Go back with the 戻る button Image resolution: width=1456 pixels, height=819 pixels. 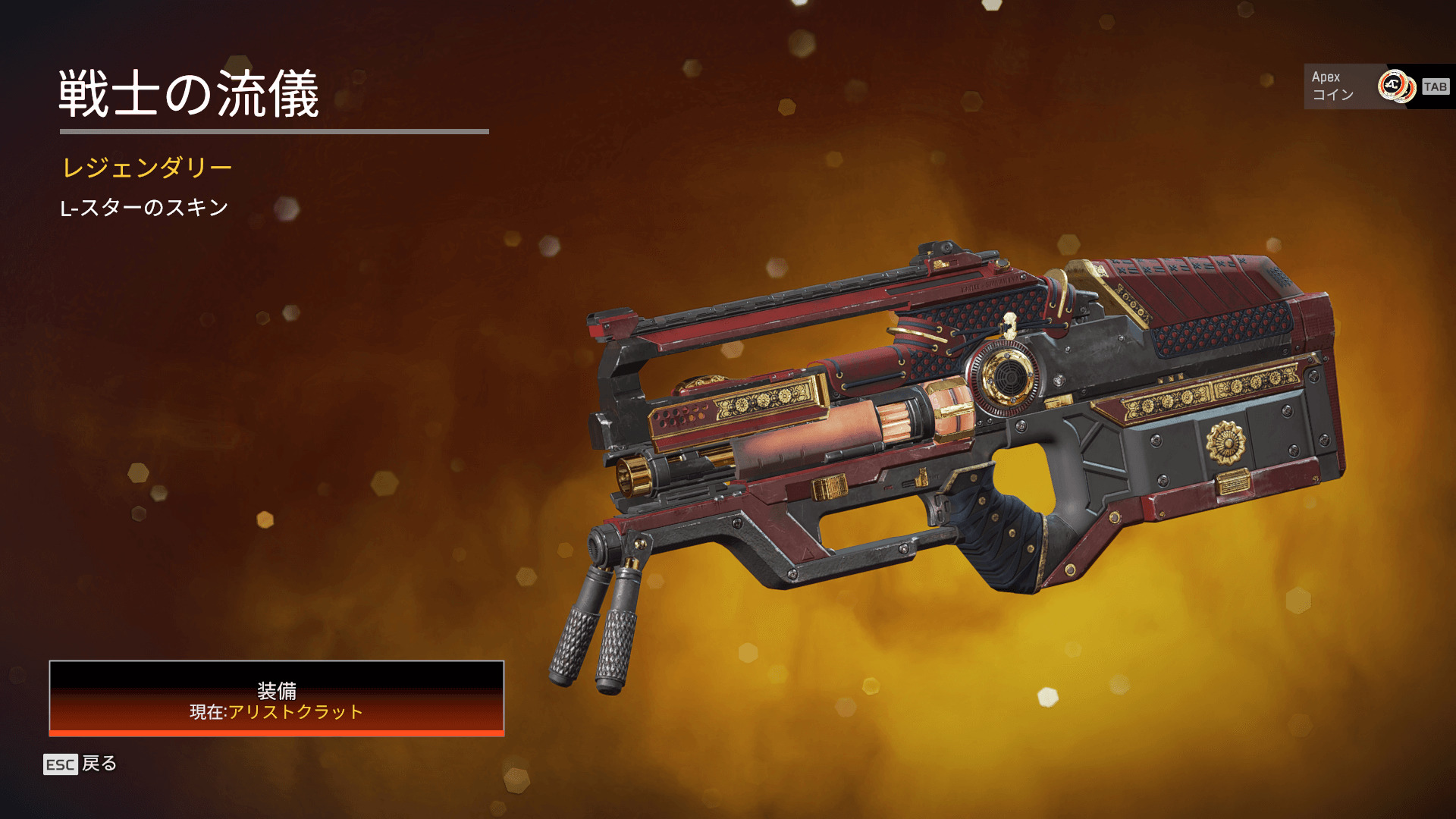81,764
